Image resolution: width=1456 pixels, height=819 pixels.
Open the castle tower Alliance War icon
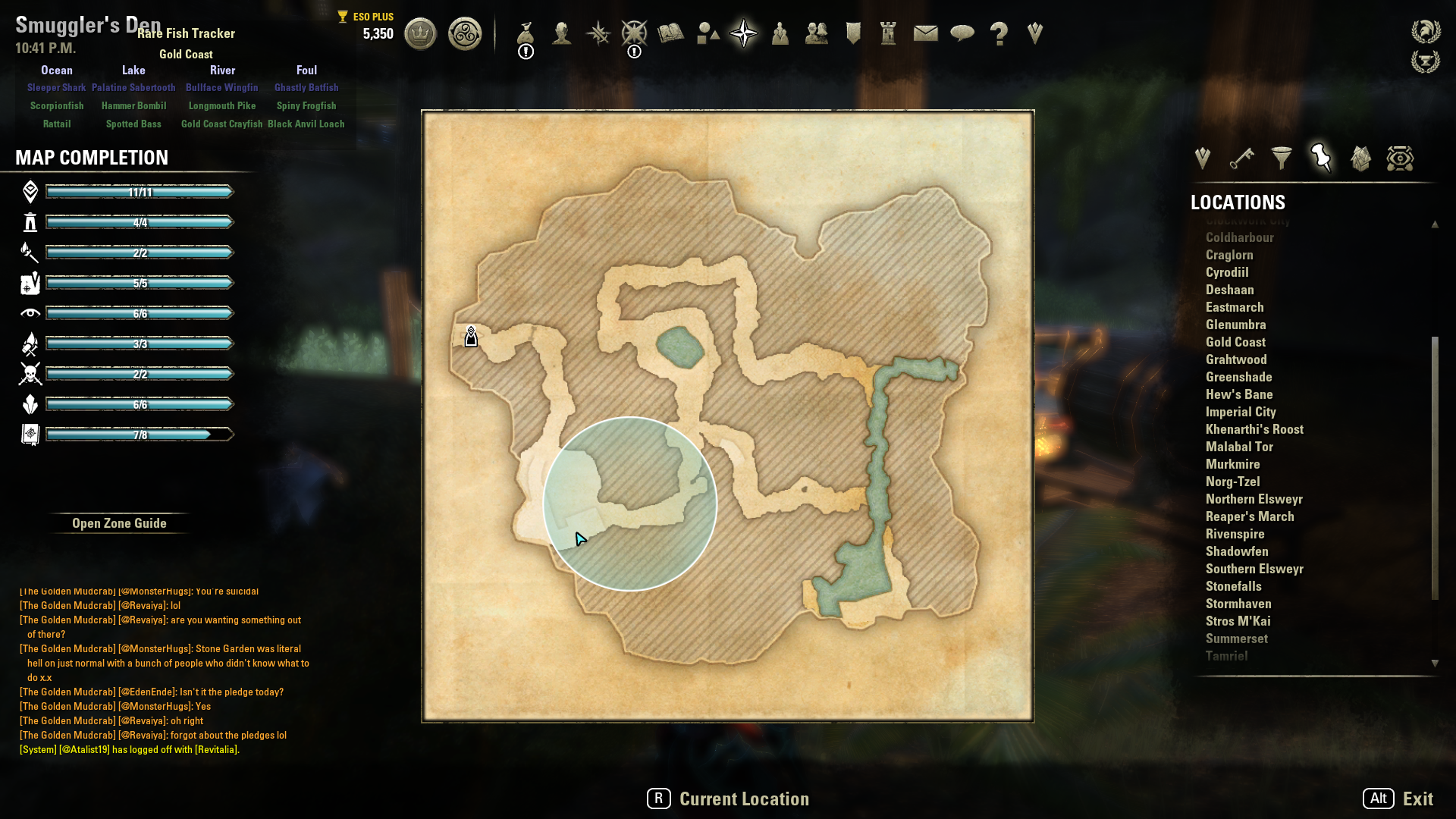pos(888,33)
